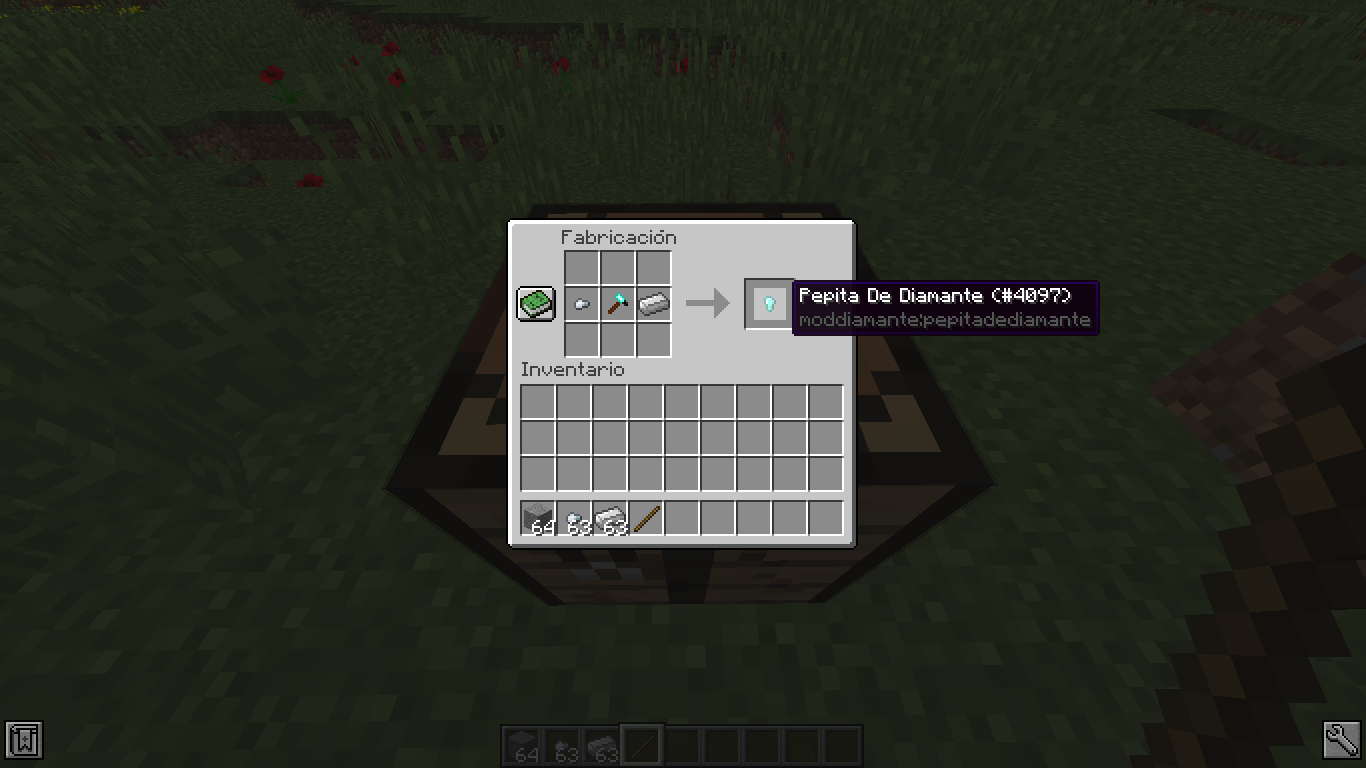Open the NEI options wrench icon
Image resolution: width=1366 pixels, height=768 pixels.
point(1344,741)
